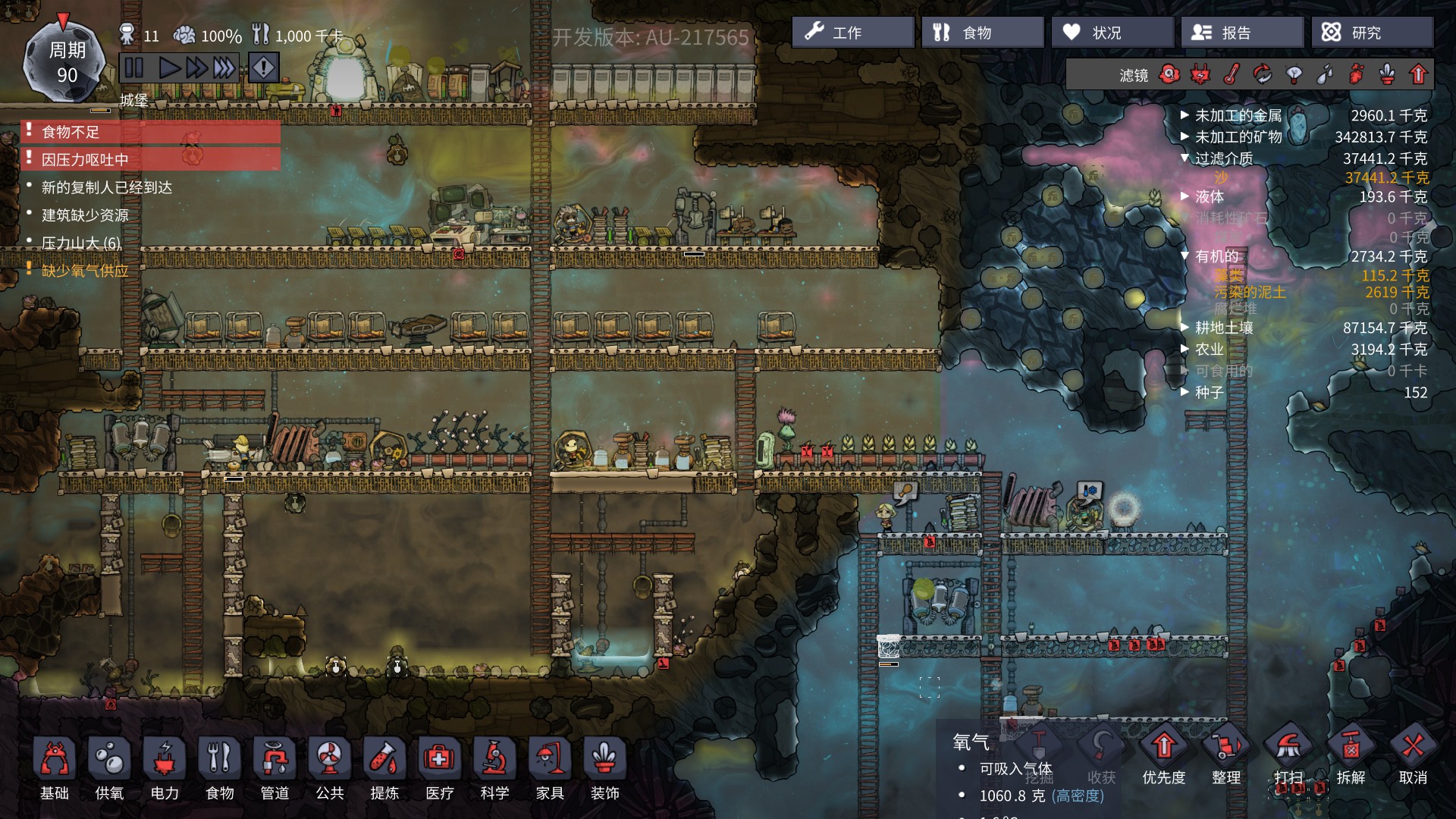The width and height of the screenshot is (1456, 819).
Task: Pause the game with the pause button
Action: pos(133,67)
